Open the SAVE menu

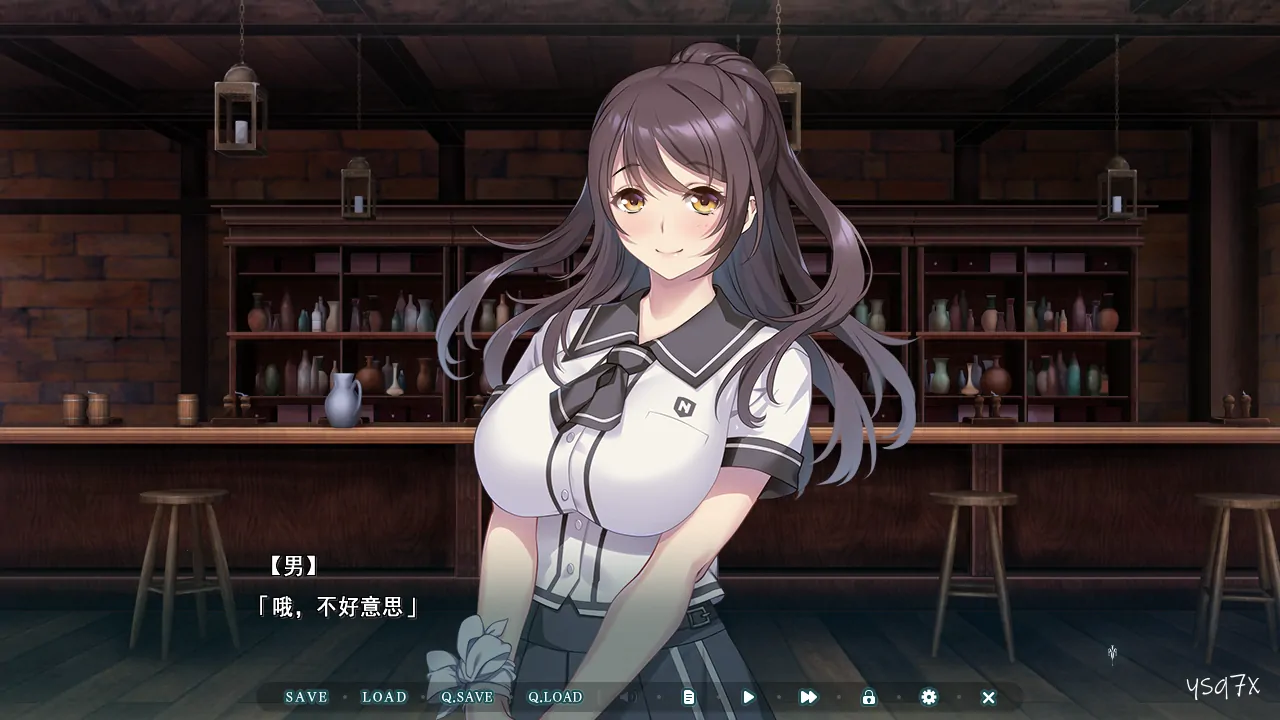point(306,697)
